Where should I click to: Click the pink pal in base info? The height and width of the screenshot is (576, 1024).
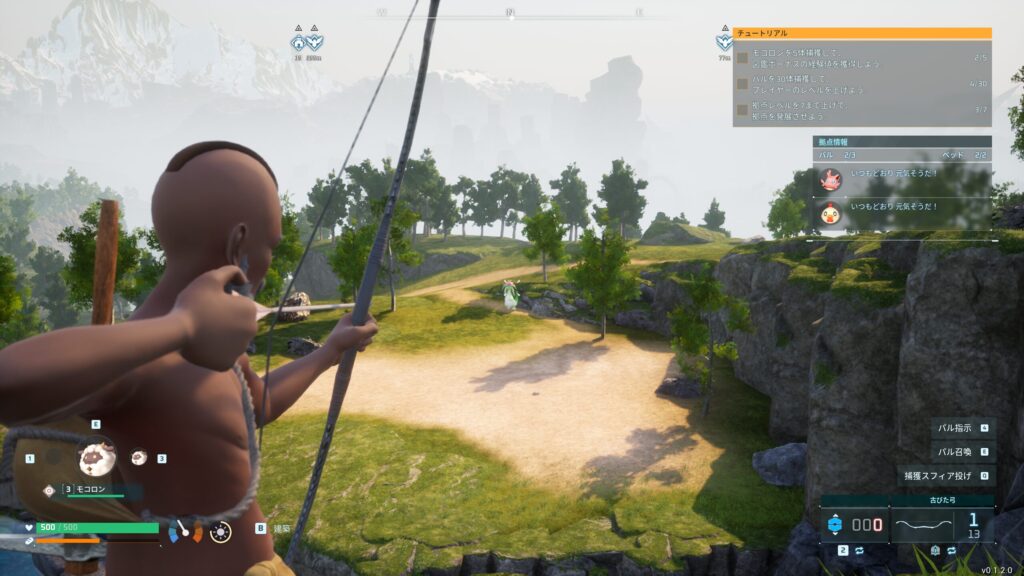tap(830, 180)
